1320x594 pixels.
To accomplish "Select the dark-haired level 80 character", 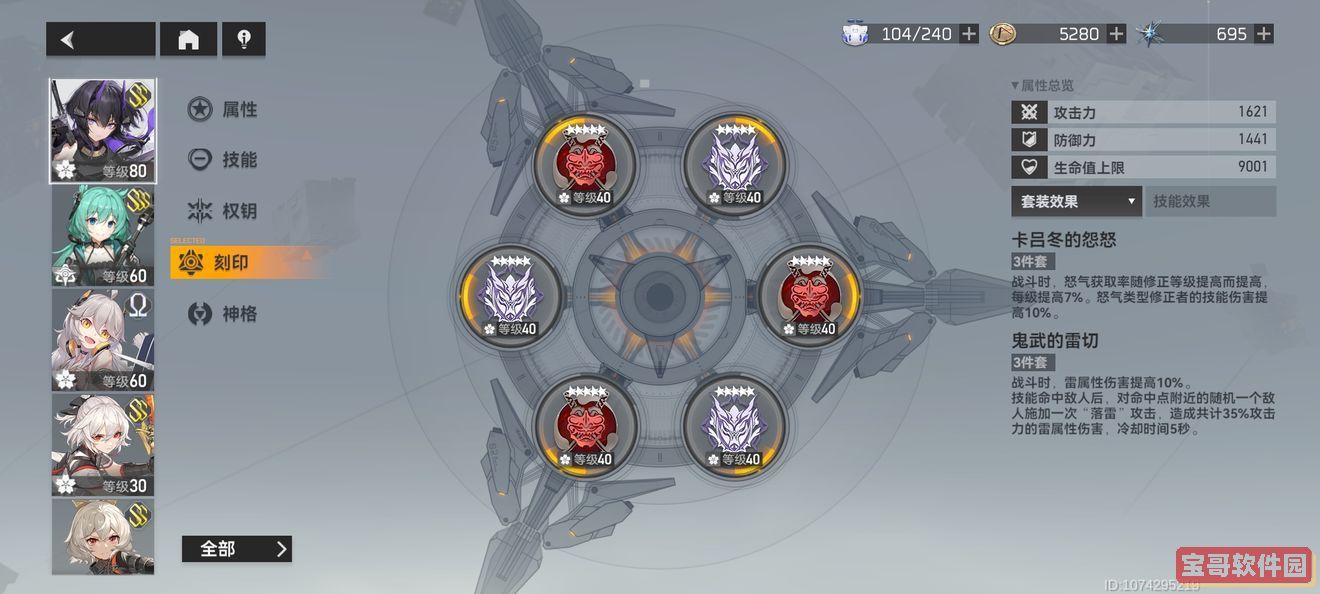I will click(x=103, y=131).
